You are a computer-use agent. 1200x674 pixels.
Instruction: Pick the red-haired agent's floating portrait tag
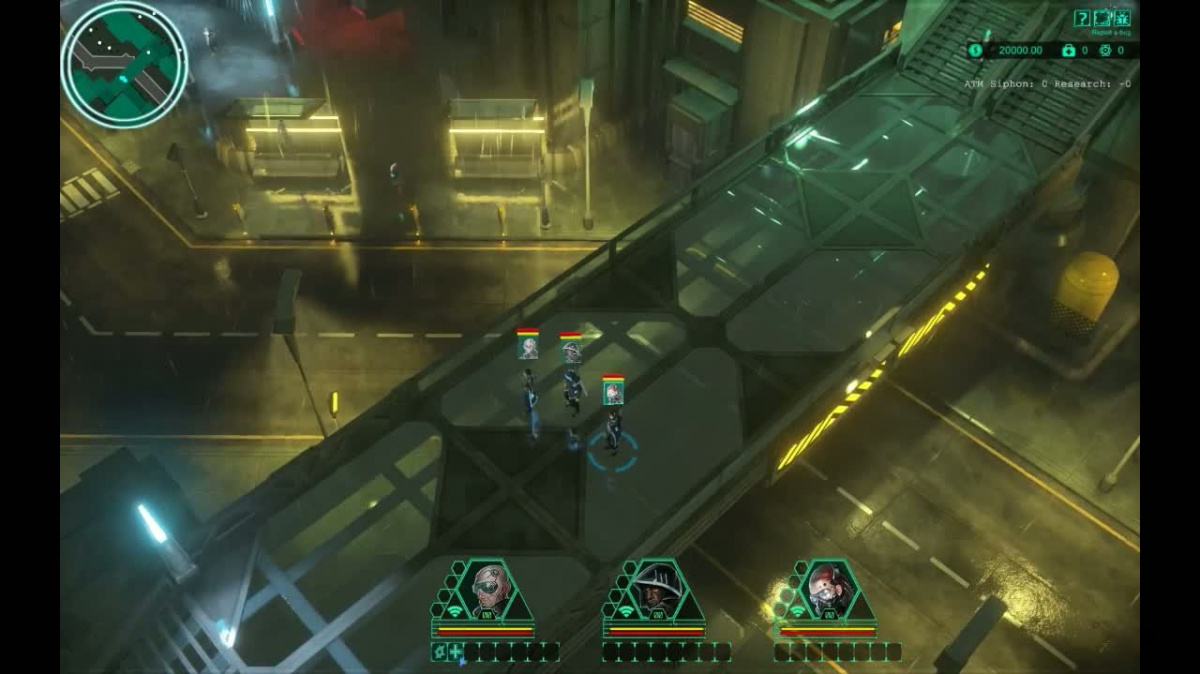tap(613, 391)
